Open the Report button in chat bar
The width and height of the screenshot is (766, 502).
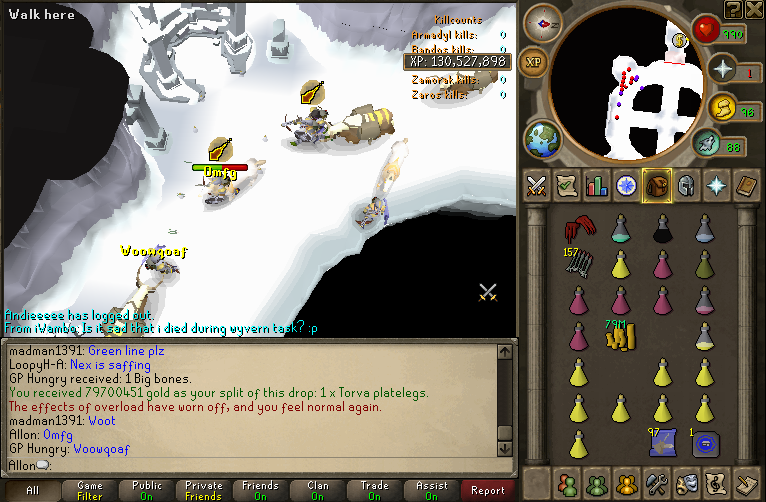(488, 490)
